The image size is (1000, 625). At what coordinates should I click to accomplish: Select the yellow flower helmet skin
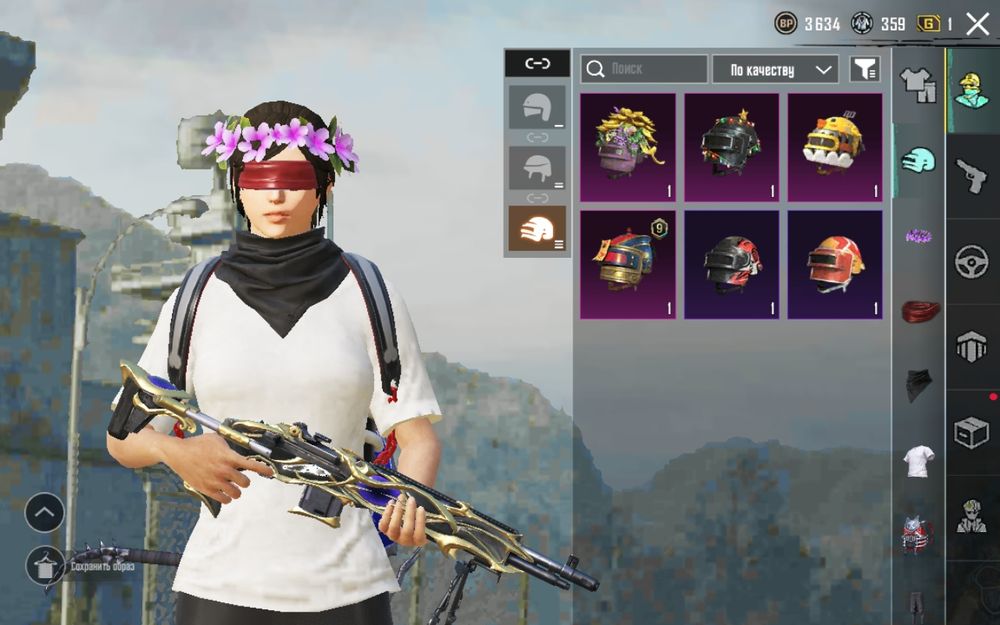click(x=628, y=147)
